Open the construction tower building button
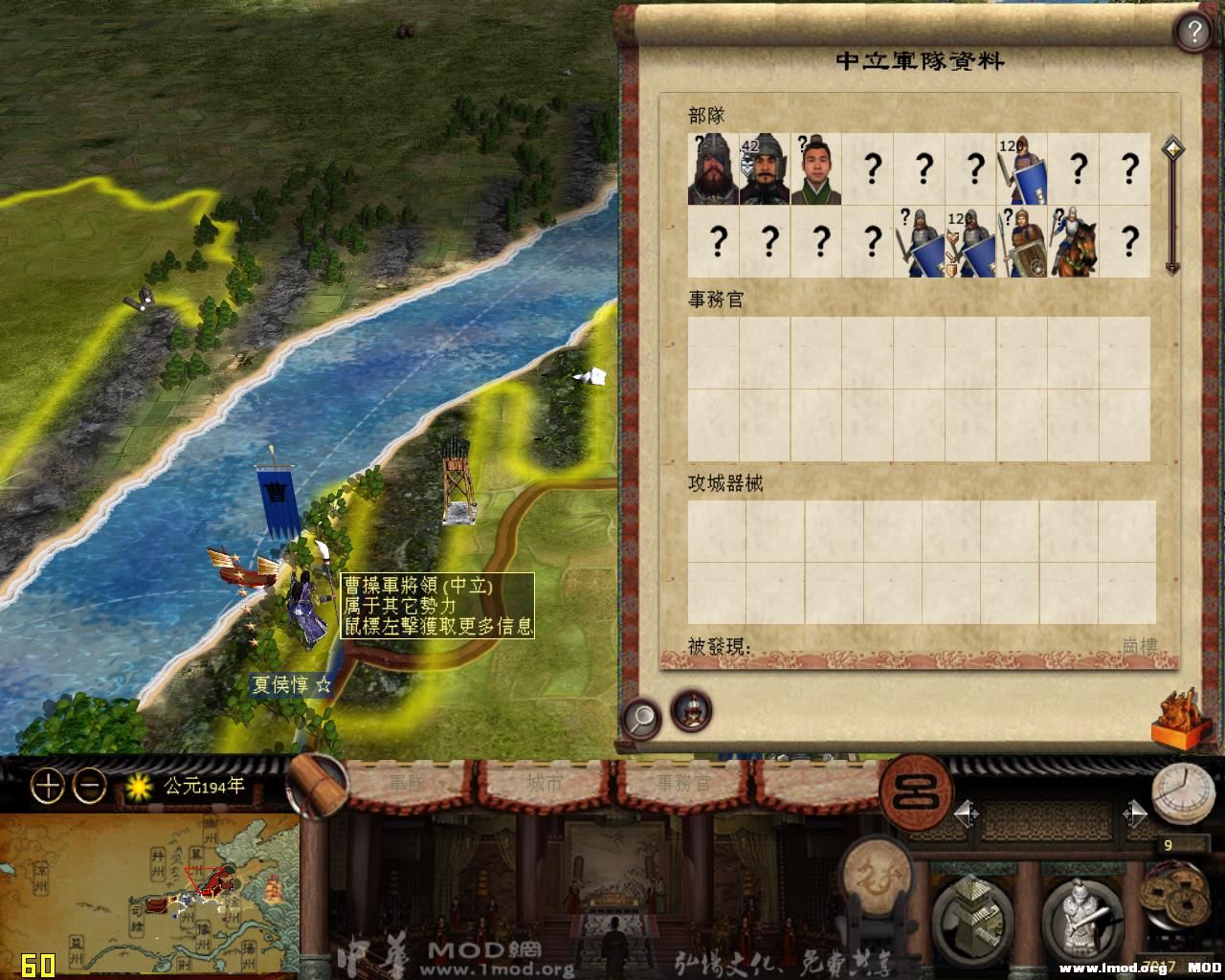The height and width of the screenshot is (980, 1225). click(x=974, y=915)
